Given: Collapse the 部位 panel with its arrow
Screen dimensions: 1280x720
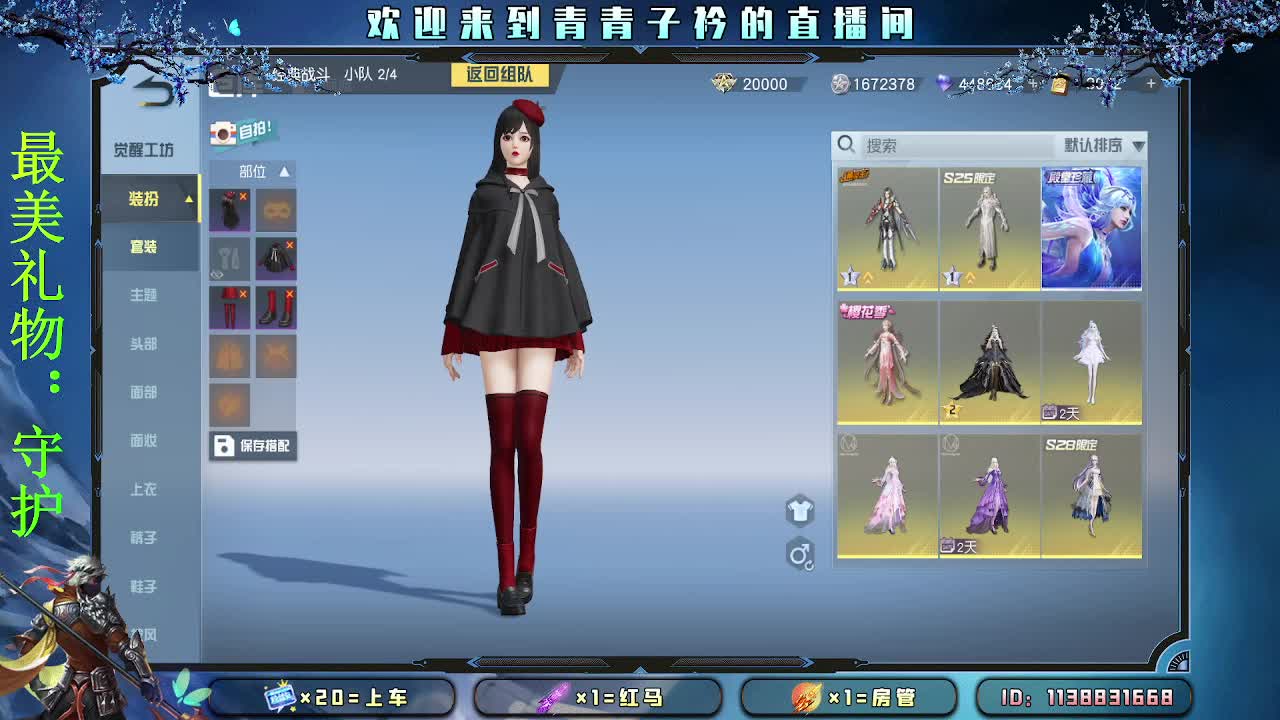Looking at the screenshot, I should (x=285, y=172).
